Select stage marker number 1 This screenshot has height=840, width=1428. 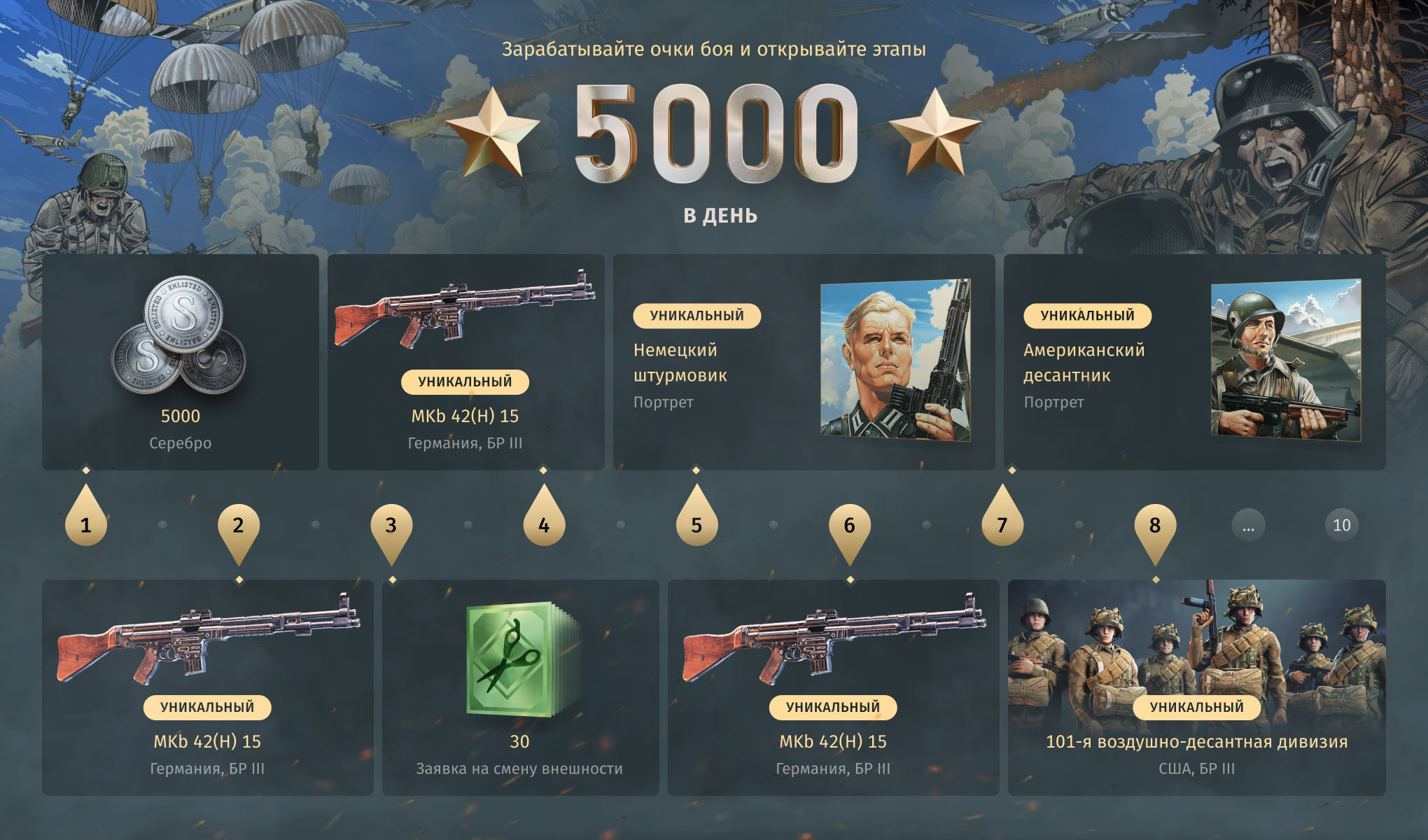[x=86, y=524]
